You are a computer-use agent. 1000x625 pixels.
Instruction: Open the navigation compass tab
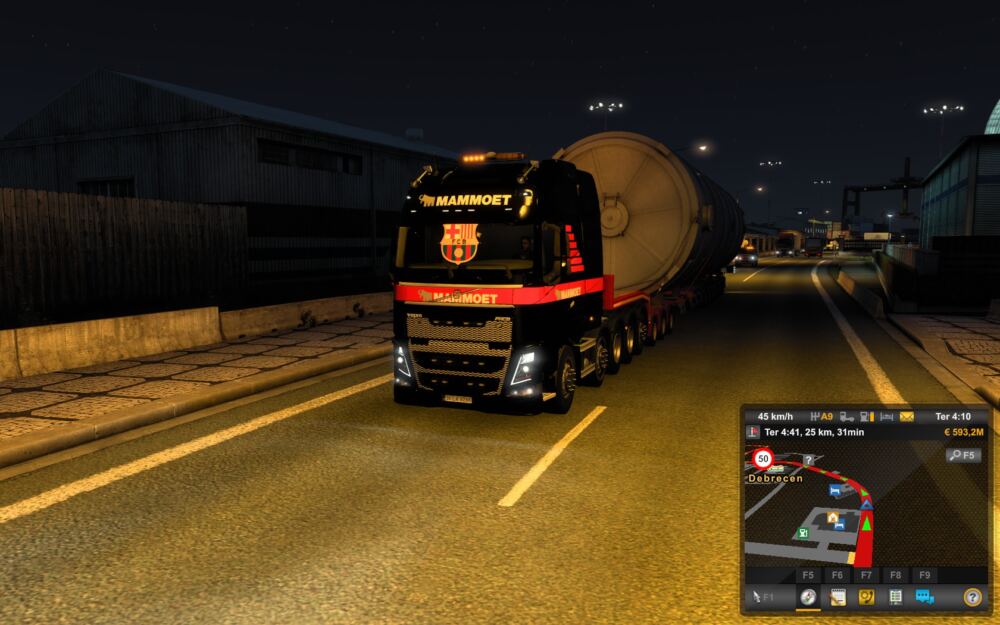pos(807,597)
